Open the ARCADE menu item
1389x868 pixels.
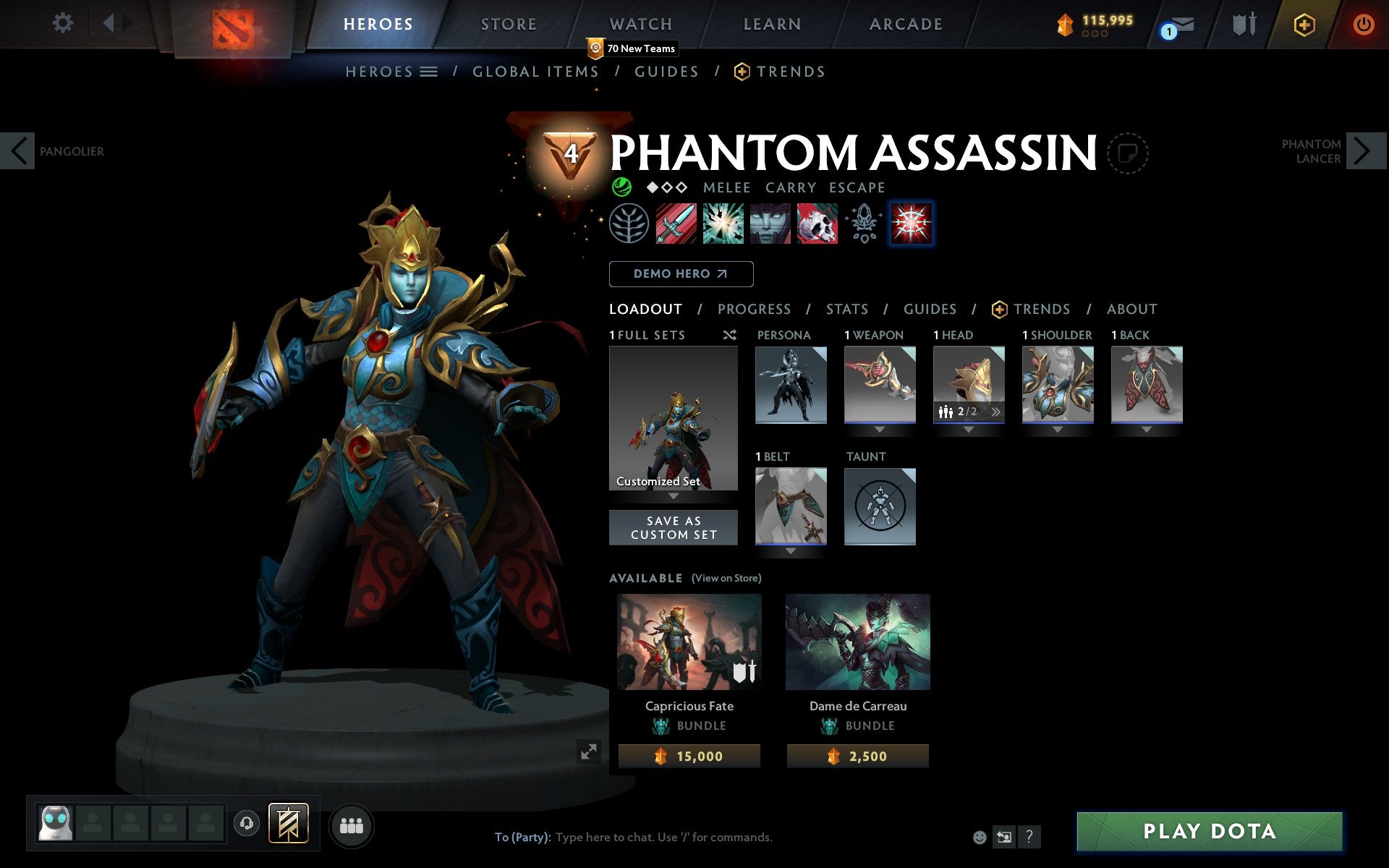(904, 24)
